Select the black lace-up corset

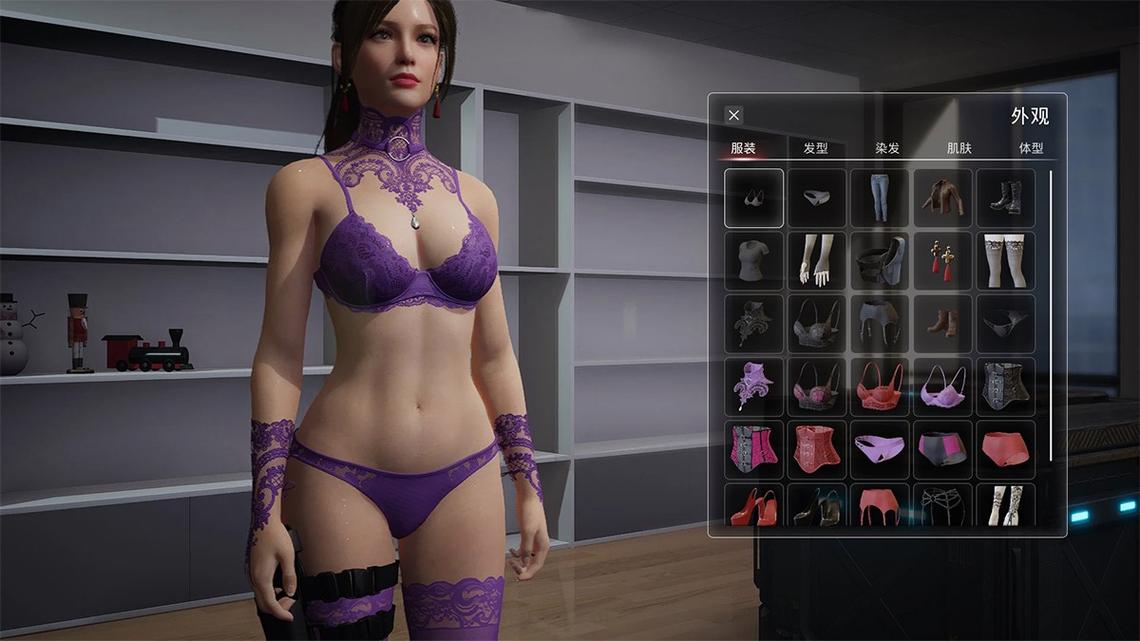point(1005,387)
